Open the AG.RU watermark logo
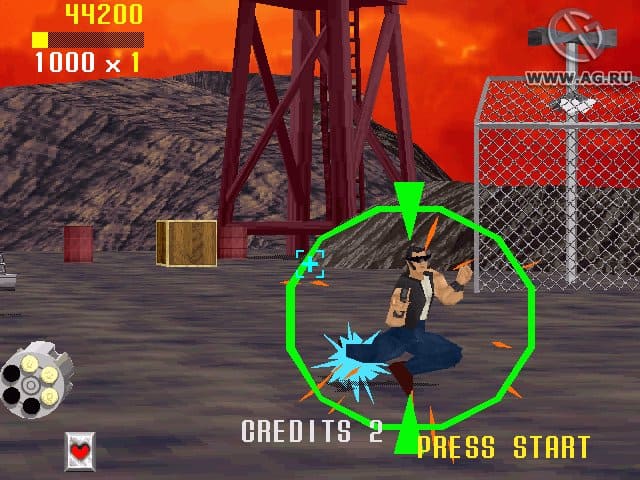This screenshot has width=640, height=480. click(x=573, y=46)
